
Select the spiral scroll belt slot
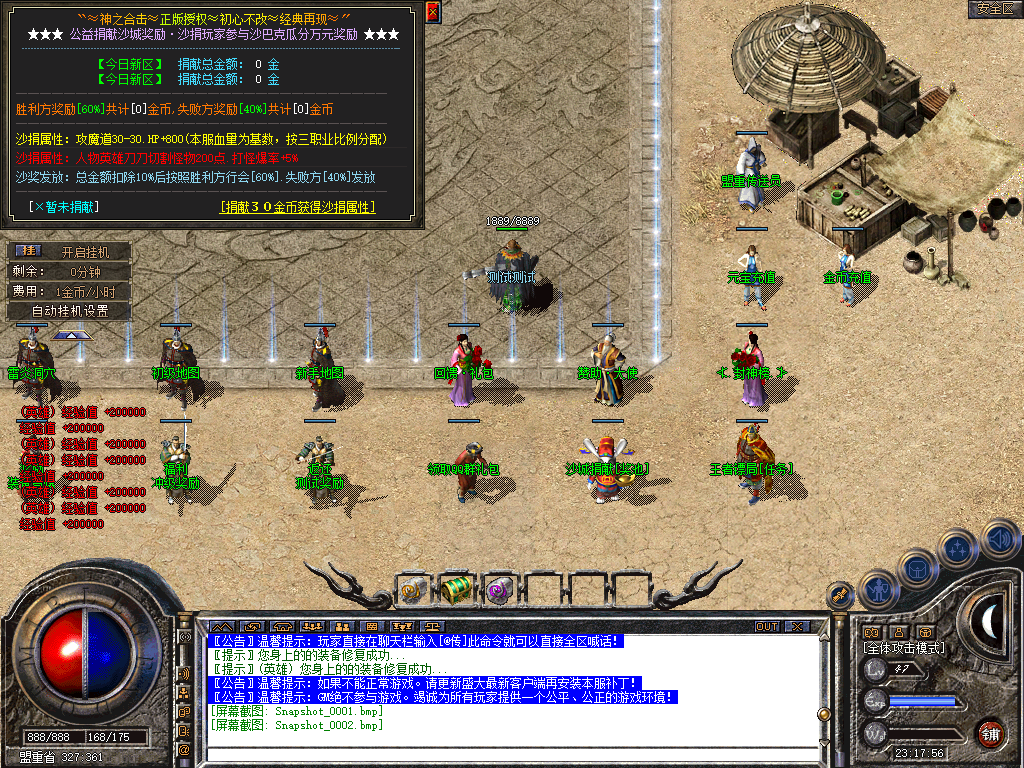click(414, 590)
